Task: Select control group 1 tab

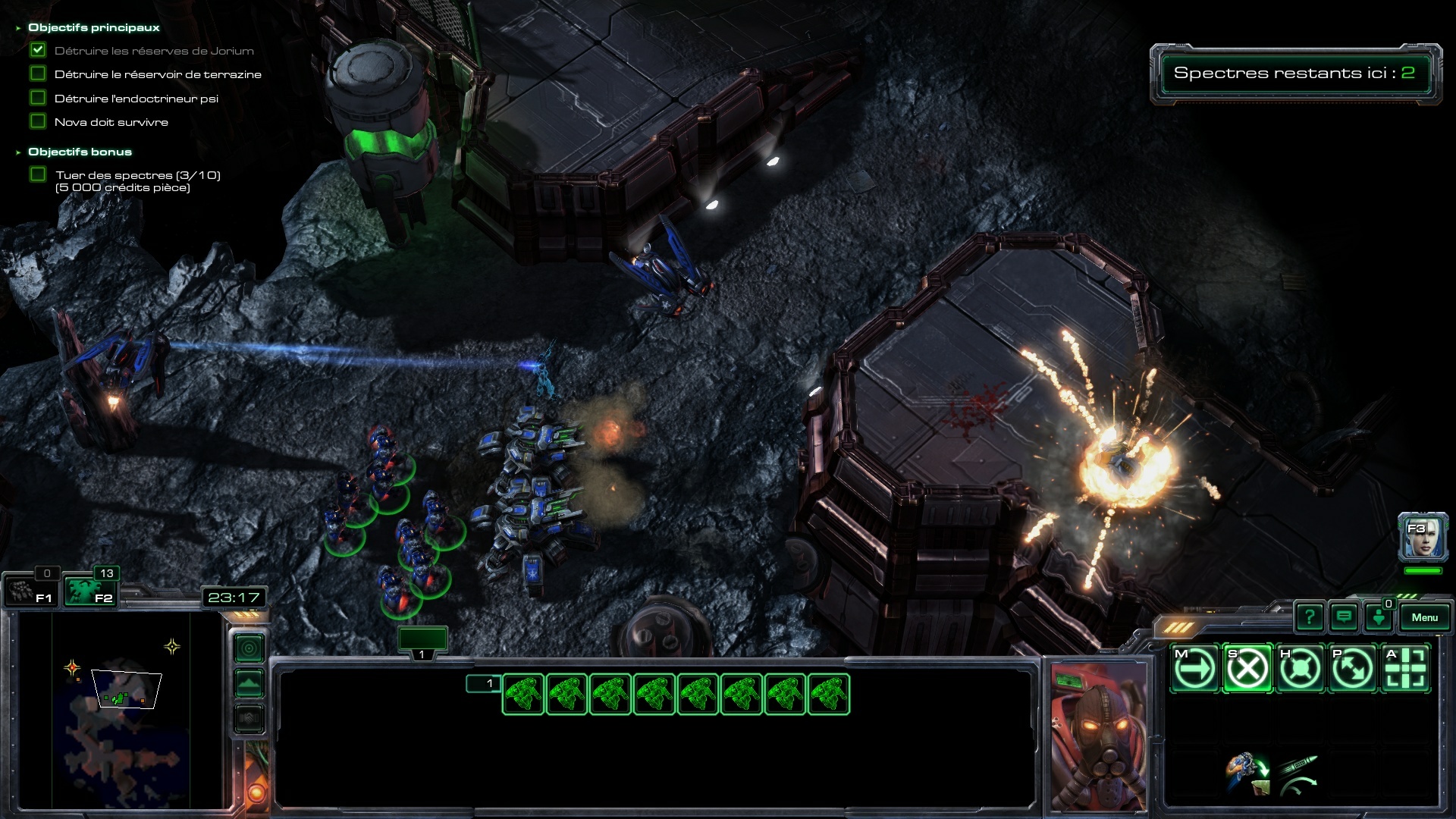Action: 422,641
